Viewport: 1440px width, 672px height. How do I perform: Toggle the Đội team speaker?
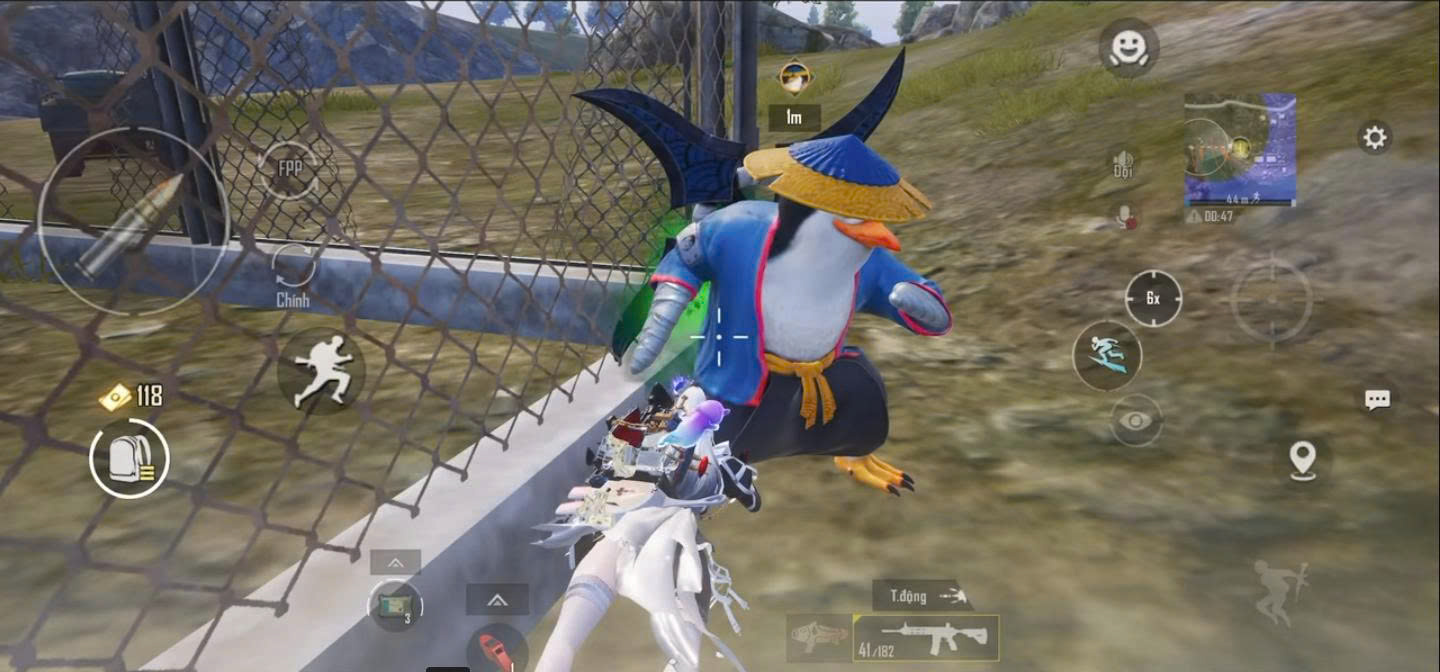pos(1124,163)
